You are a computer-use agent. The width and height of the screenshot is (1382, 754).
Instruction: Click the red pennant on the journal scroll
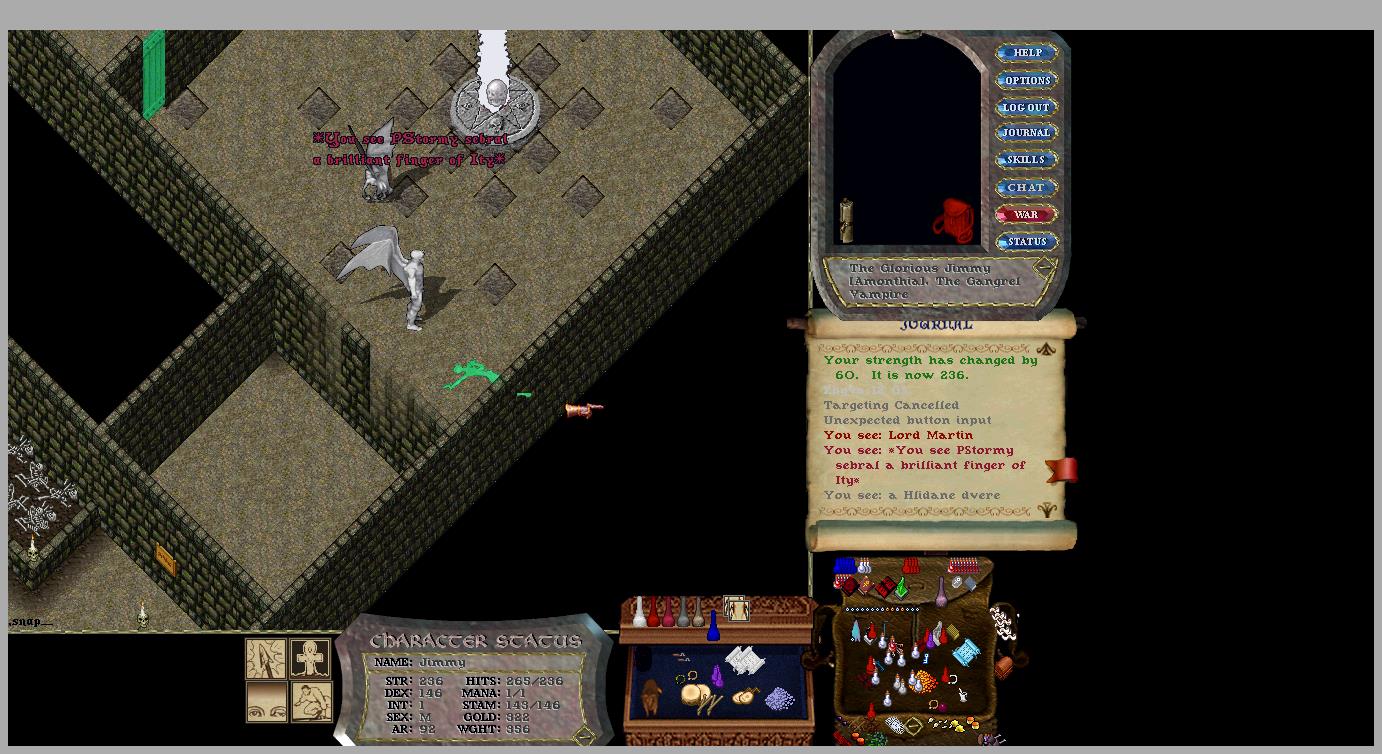click(x=1062, y=470)
